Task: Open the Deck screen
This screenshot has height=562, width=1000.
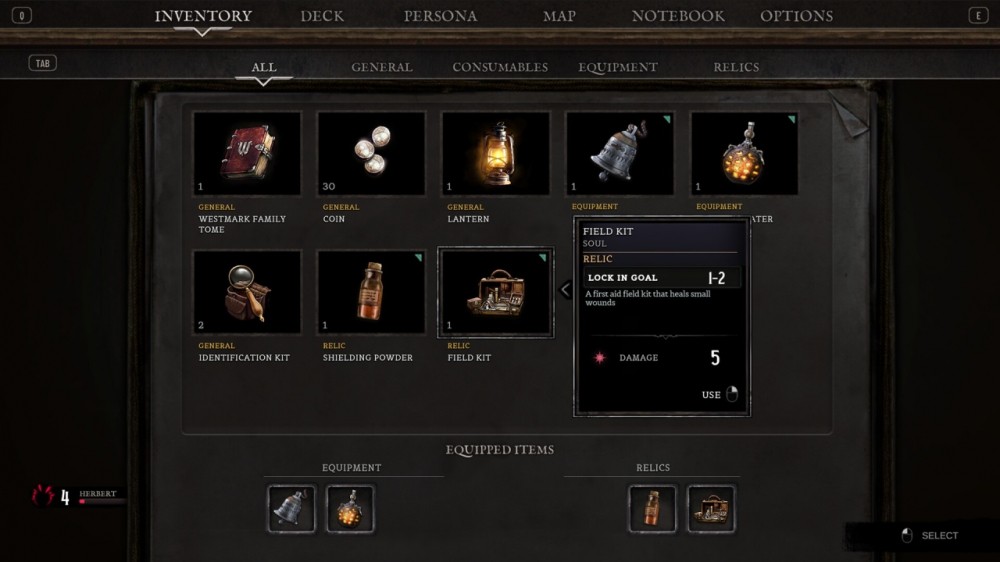Action: [322, 16]
